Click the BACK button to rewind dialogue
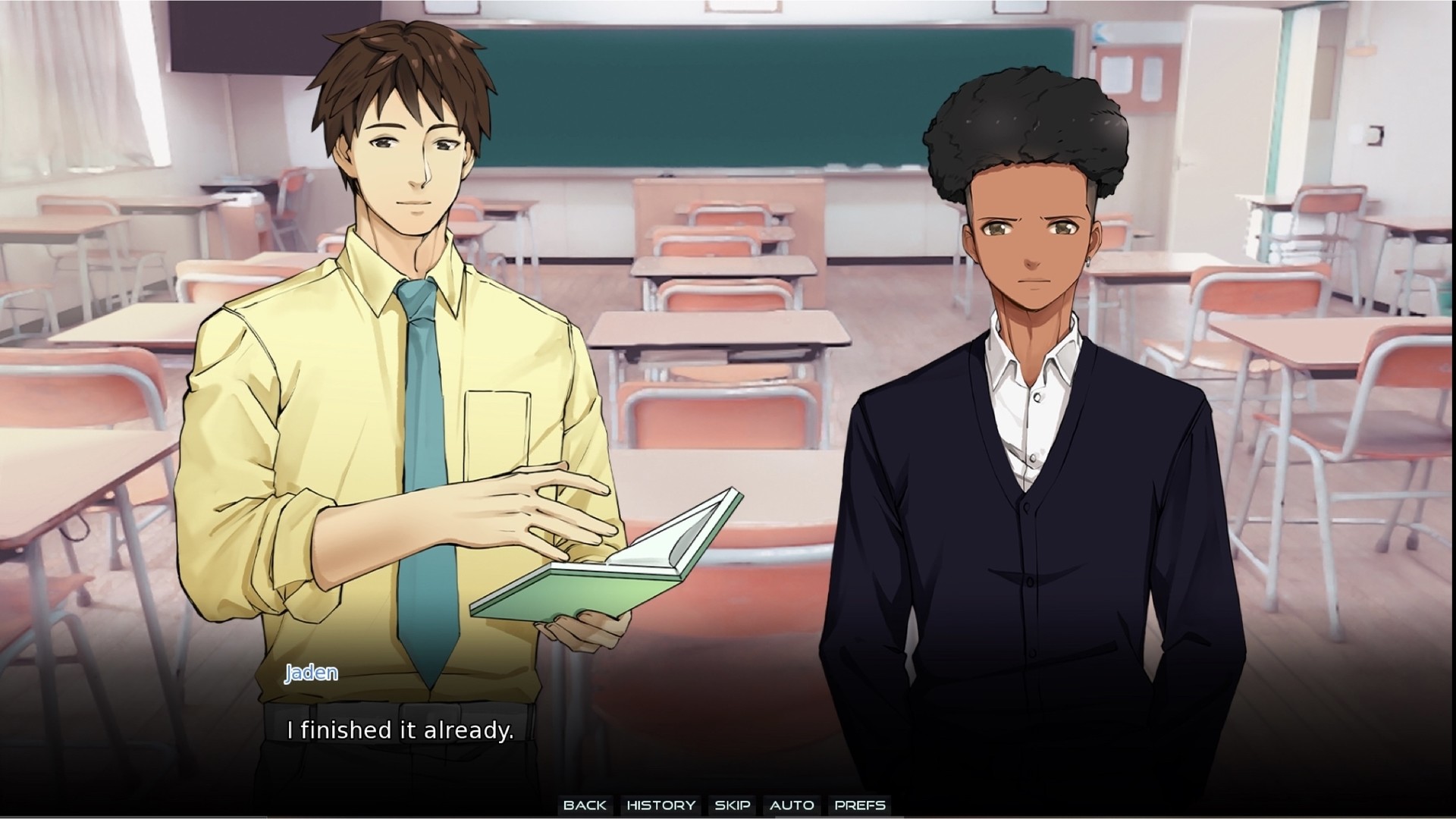Viewport: 1456px width, 819px height. pos(584,805)
